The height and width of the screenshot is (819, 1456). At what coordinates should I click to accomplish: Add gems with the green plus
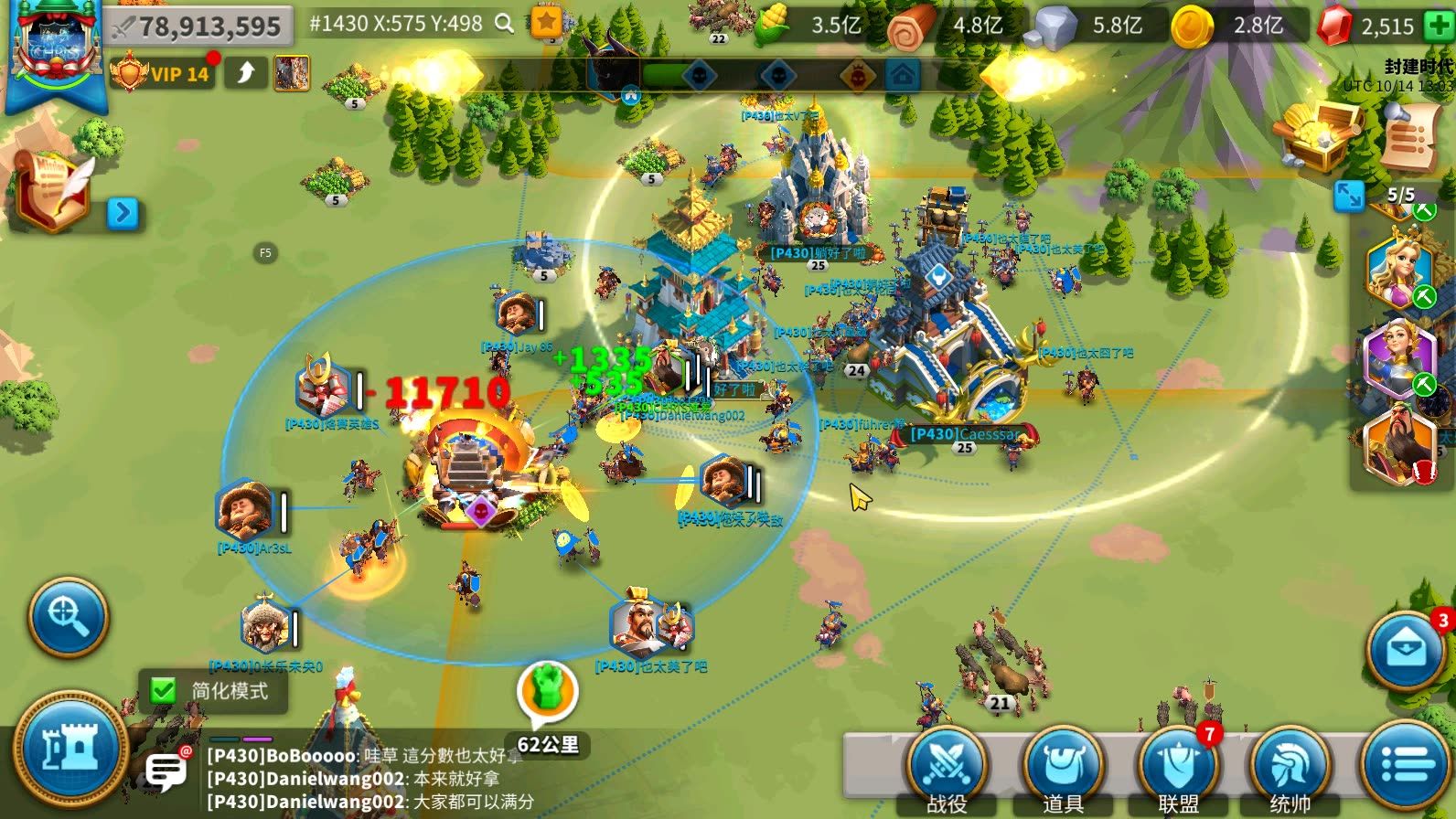pos(1439,26)
